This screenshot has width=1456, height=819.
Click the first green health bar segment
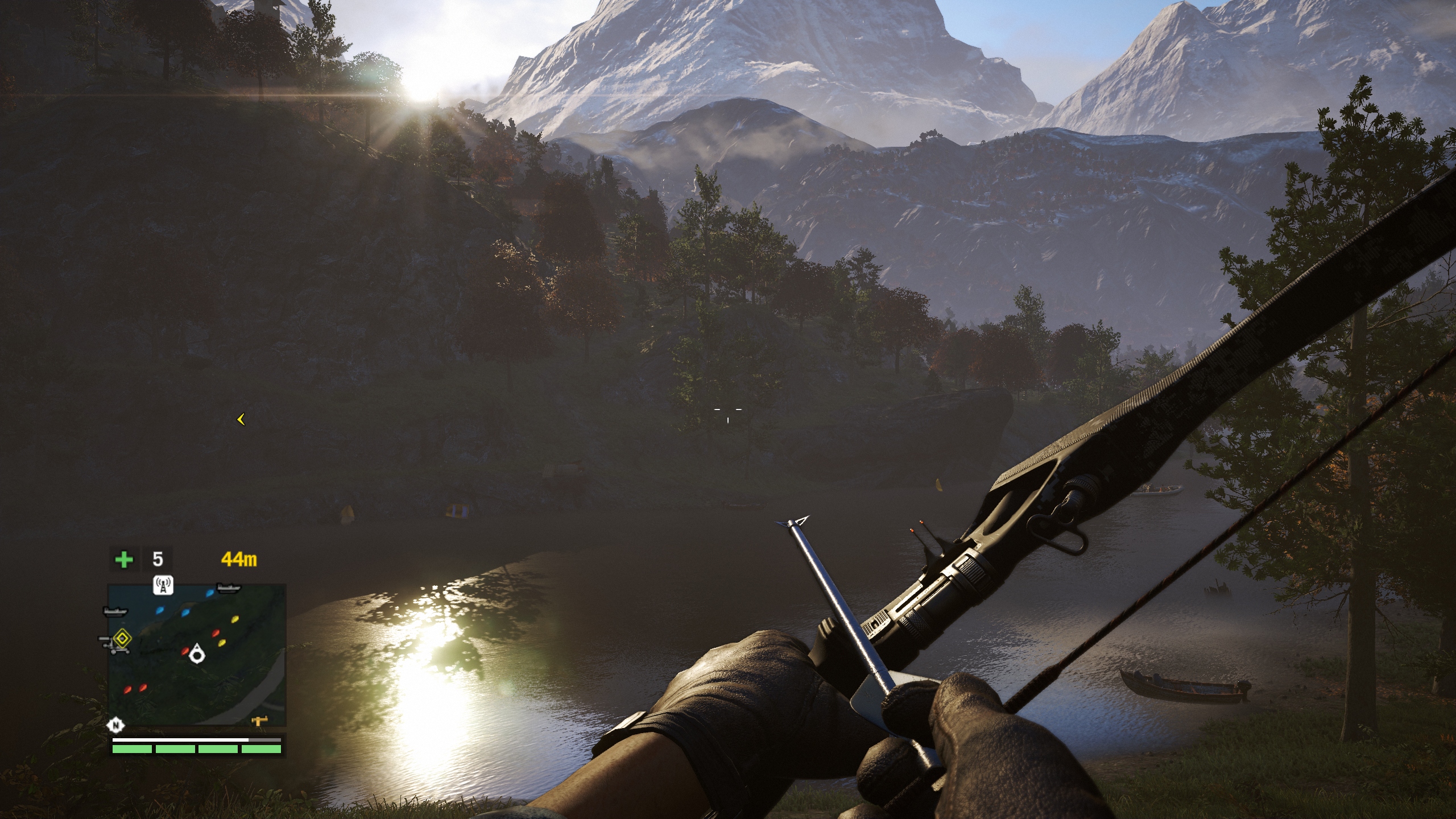pos(132,748)
